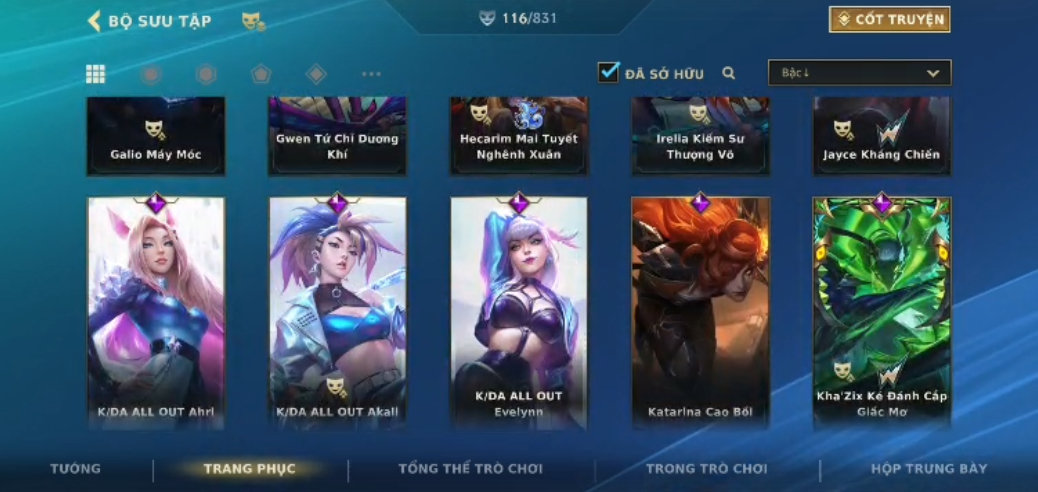Pick the K/DA ALL OUT Evelynn skin
1038x492 pixels.
click(x=519, y=312)
